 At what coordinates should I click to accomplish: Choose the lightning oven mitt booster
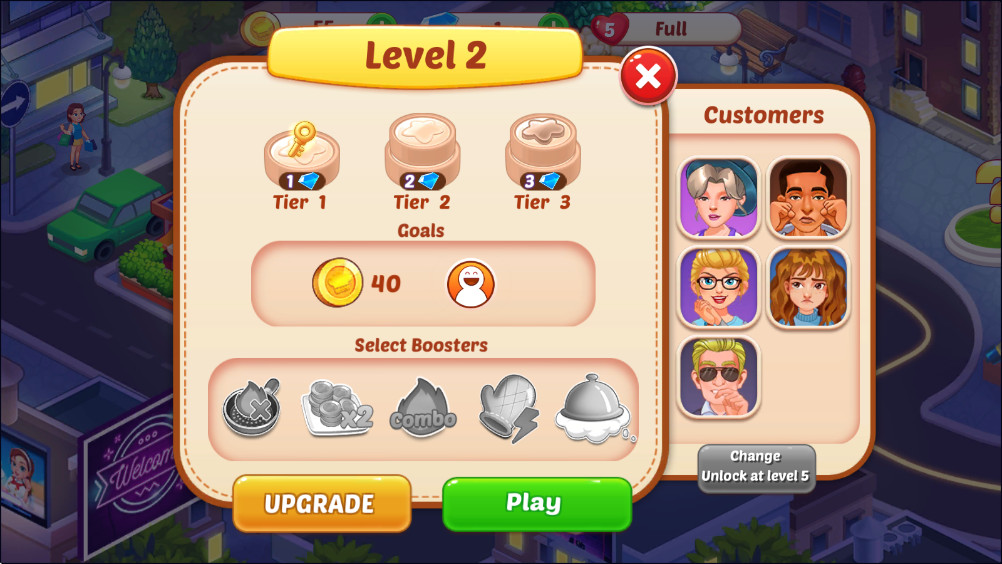pyautogui.click(x=508, y=409)
